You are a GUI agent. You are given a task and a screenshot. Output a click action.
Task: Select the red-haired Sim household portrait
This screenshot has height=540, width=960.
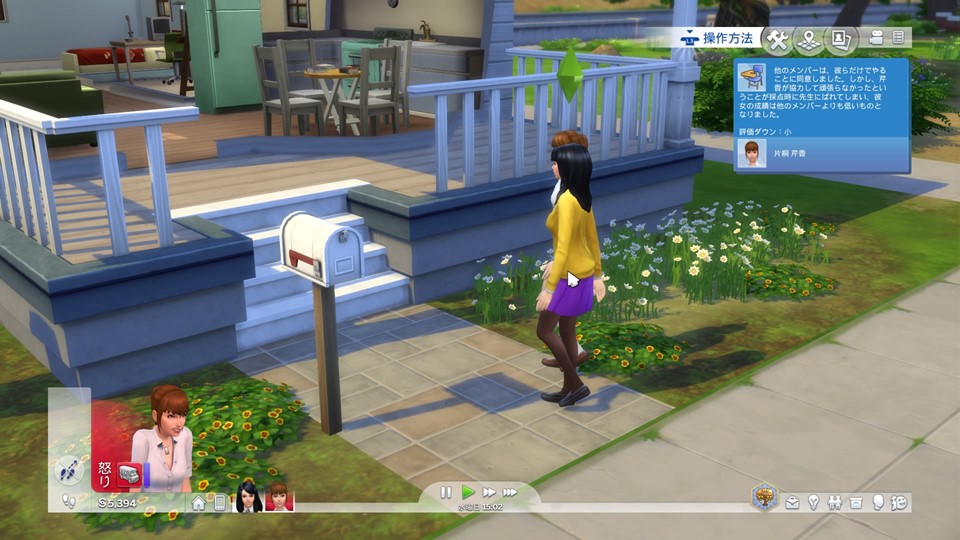click(278, 498)
